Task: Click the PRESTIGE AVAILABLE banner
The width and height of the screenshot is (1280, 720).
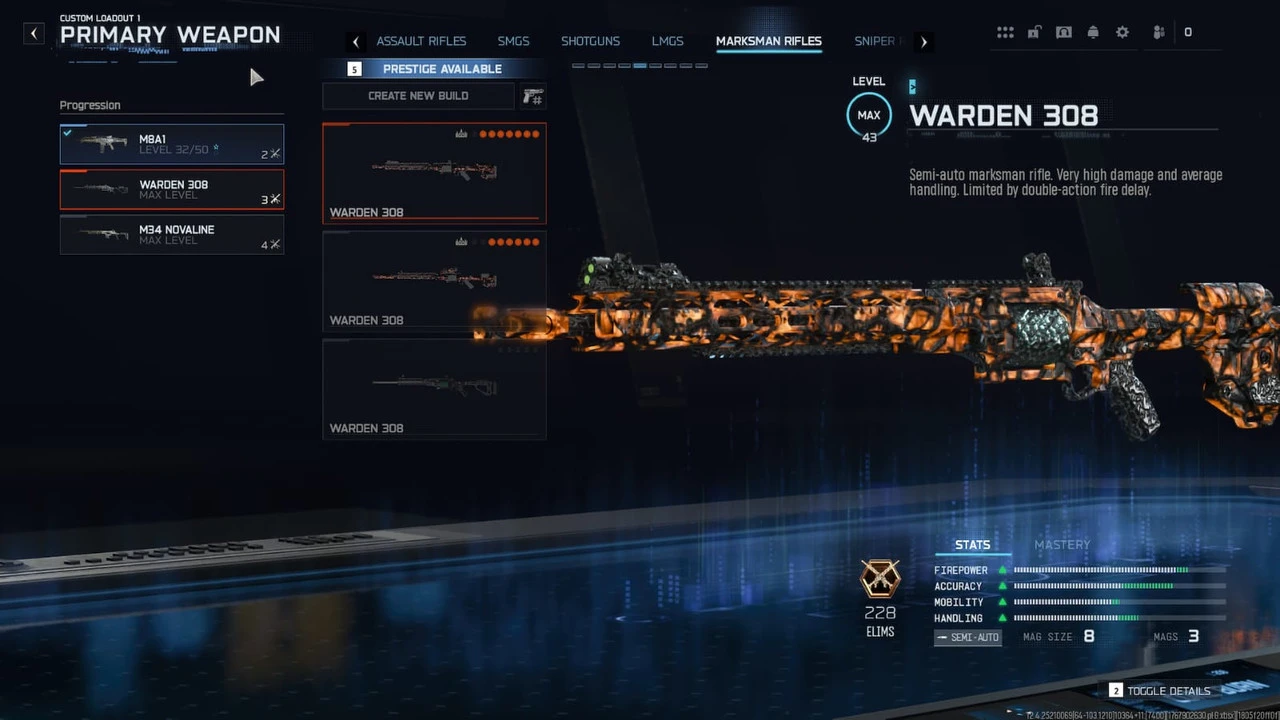Action: (442, 68)
